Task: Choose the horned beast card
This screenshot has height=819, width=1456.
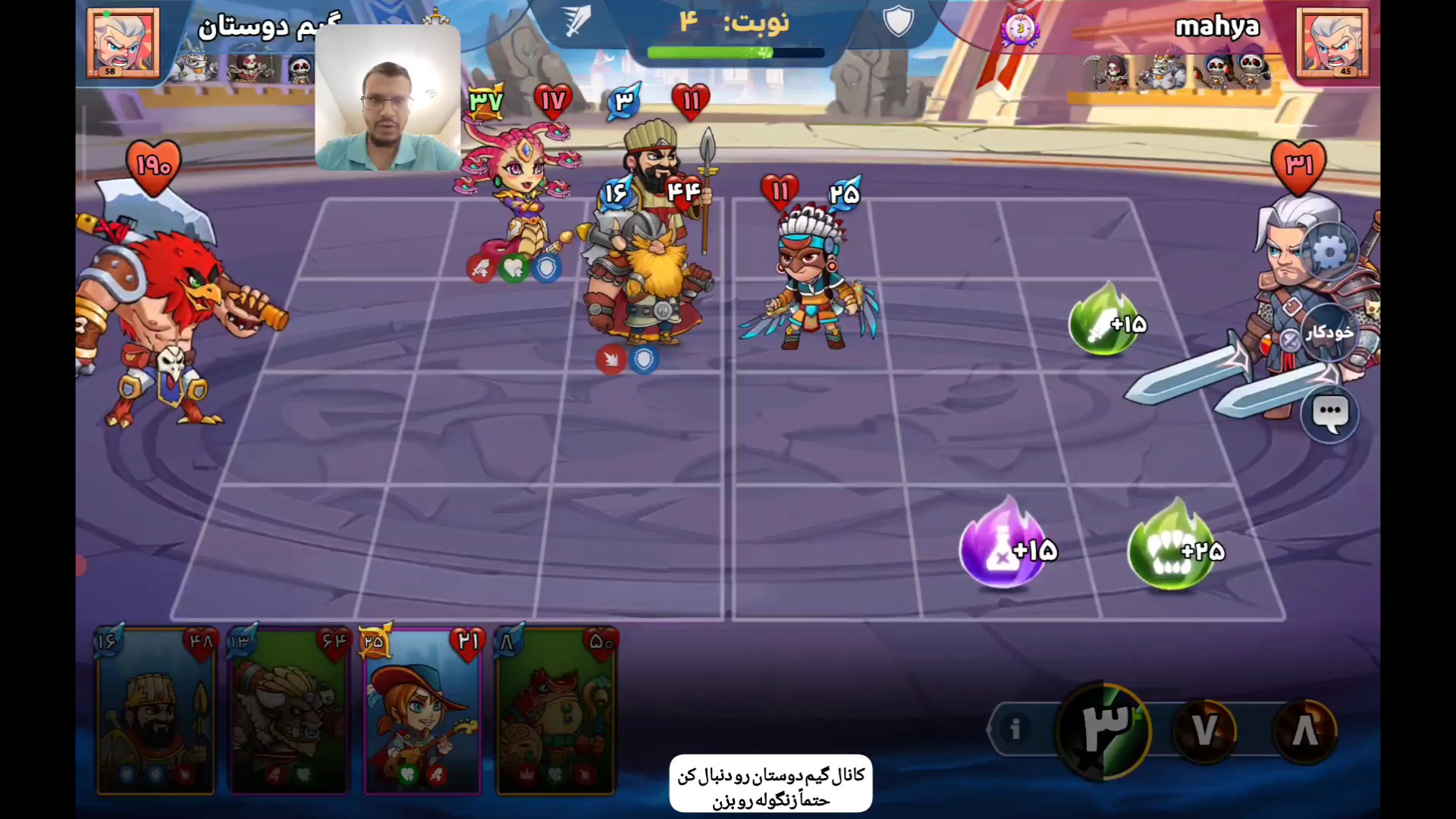Action: (x=289, y=713)
